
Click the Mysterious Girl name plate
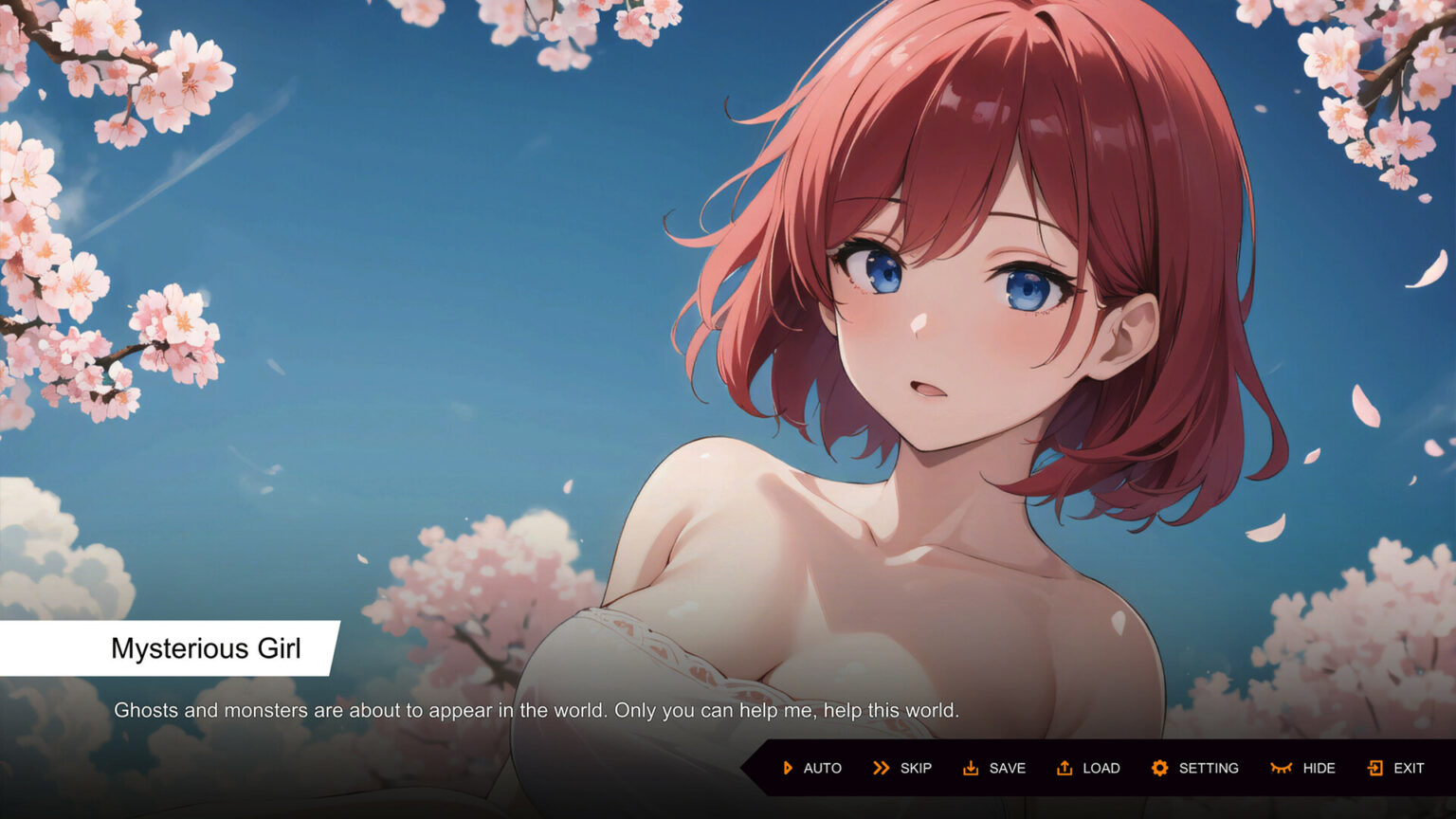(x=206, y=648)
